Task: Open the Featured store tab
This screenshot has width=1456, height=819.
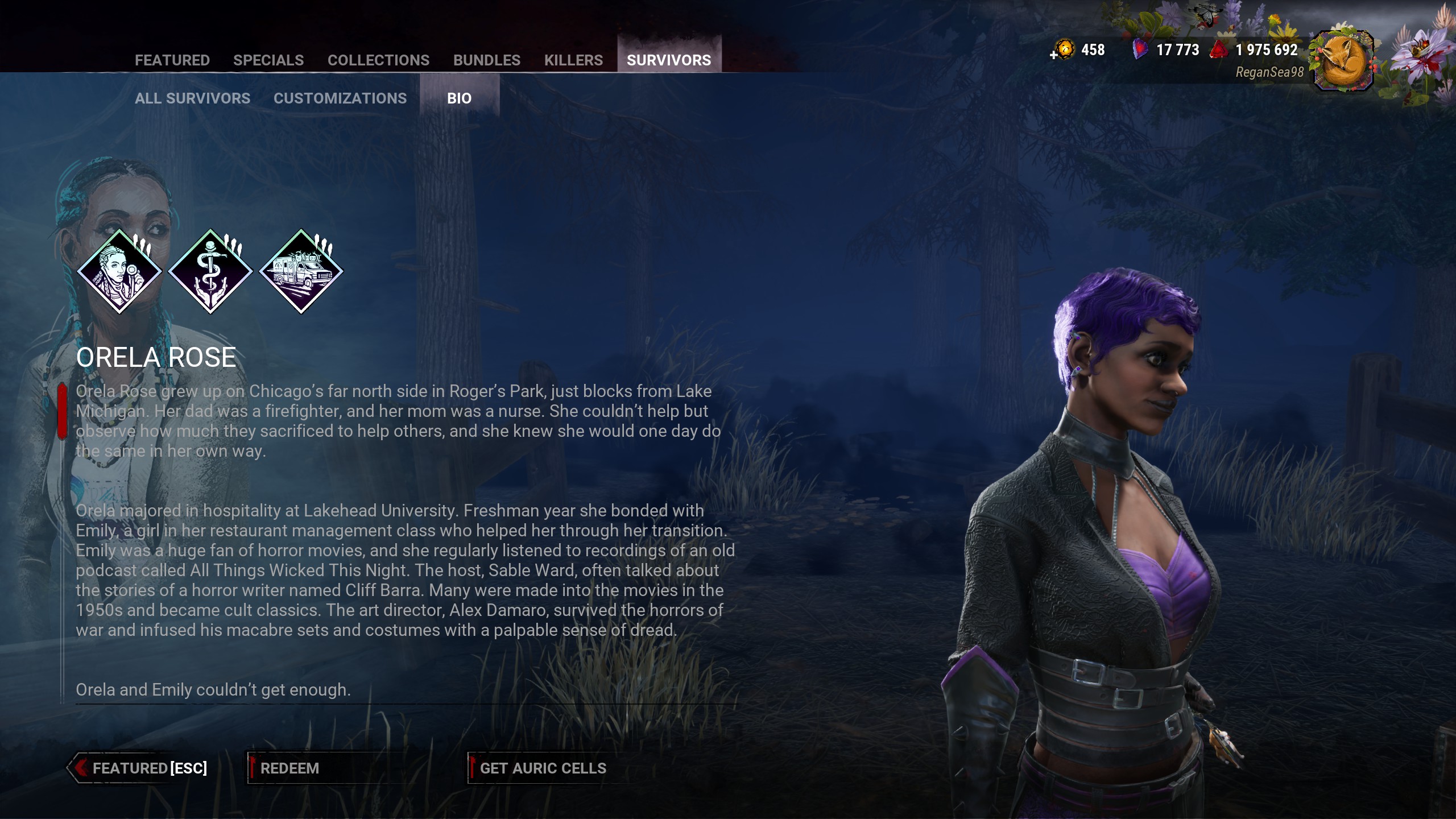Action: (x=172, y=60)
